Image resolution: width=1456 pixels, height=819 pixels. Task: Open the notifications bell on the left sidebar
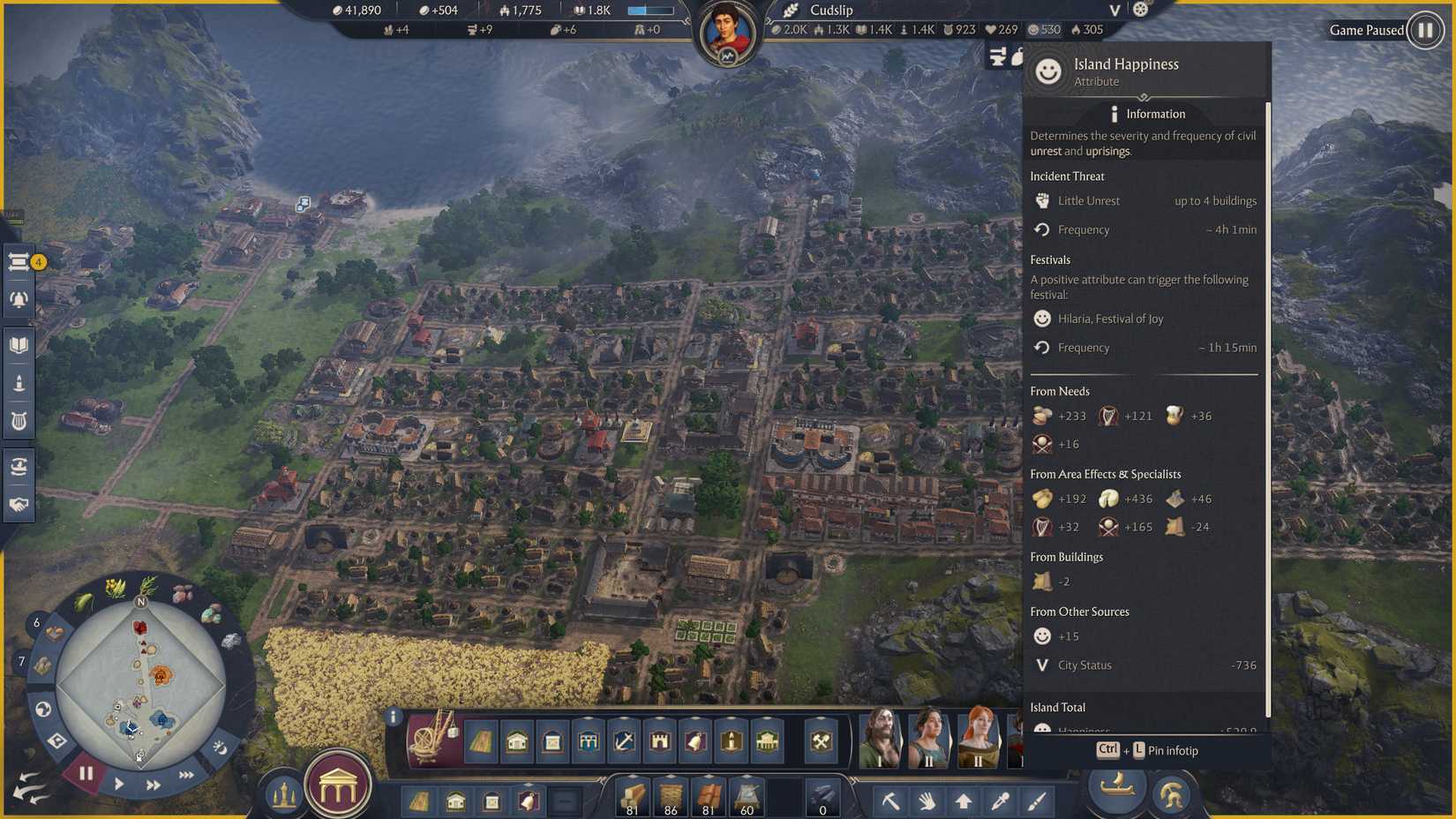point(19,298)
